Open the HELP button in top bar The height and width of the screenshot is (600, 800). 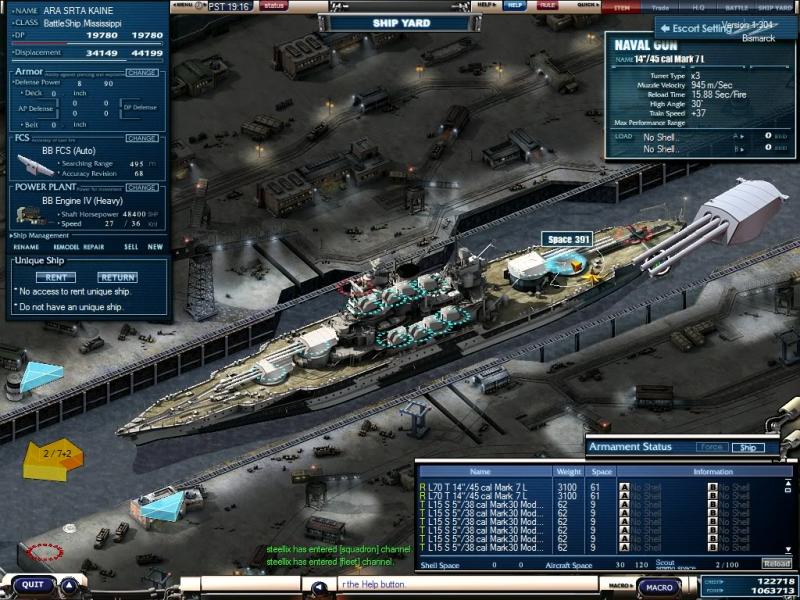coord(514,5)
